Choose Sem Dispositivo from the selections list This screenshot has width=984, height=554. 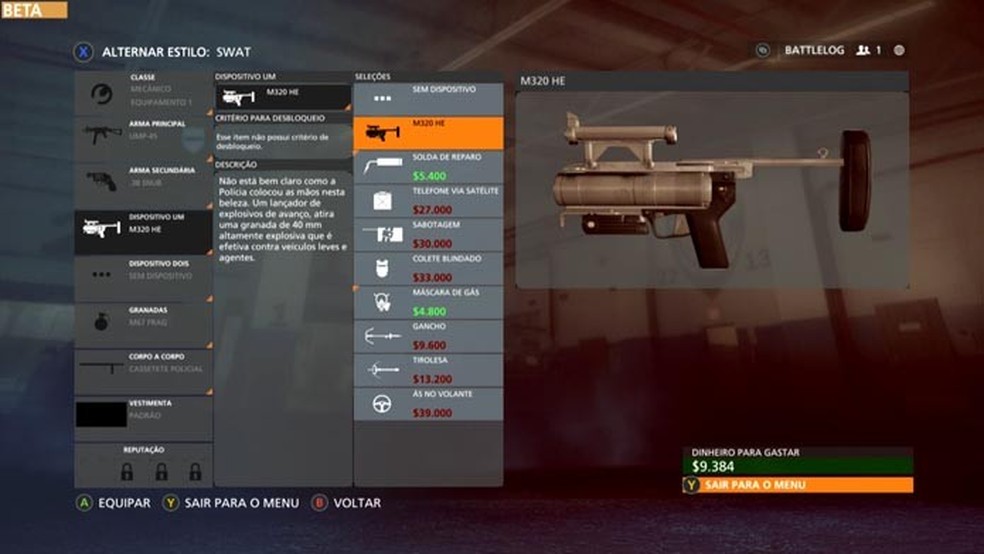coord(427,98)
